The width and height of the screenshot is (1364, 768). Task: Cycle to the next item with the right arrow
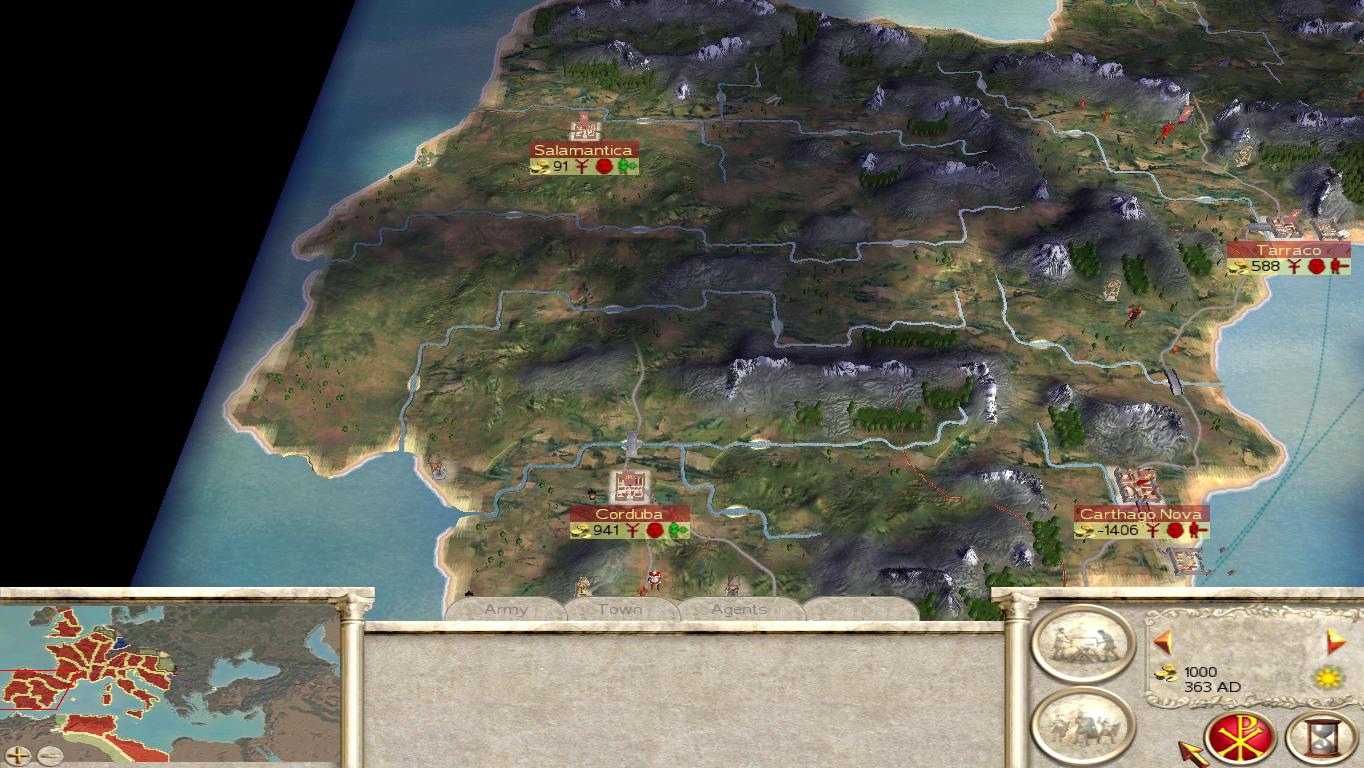tap(1335, 641)
